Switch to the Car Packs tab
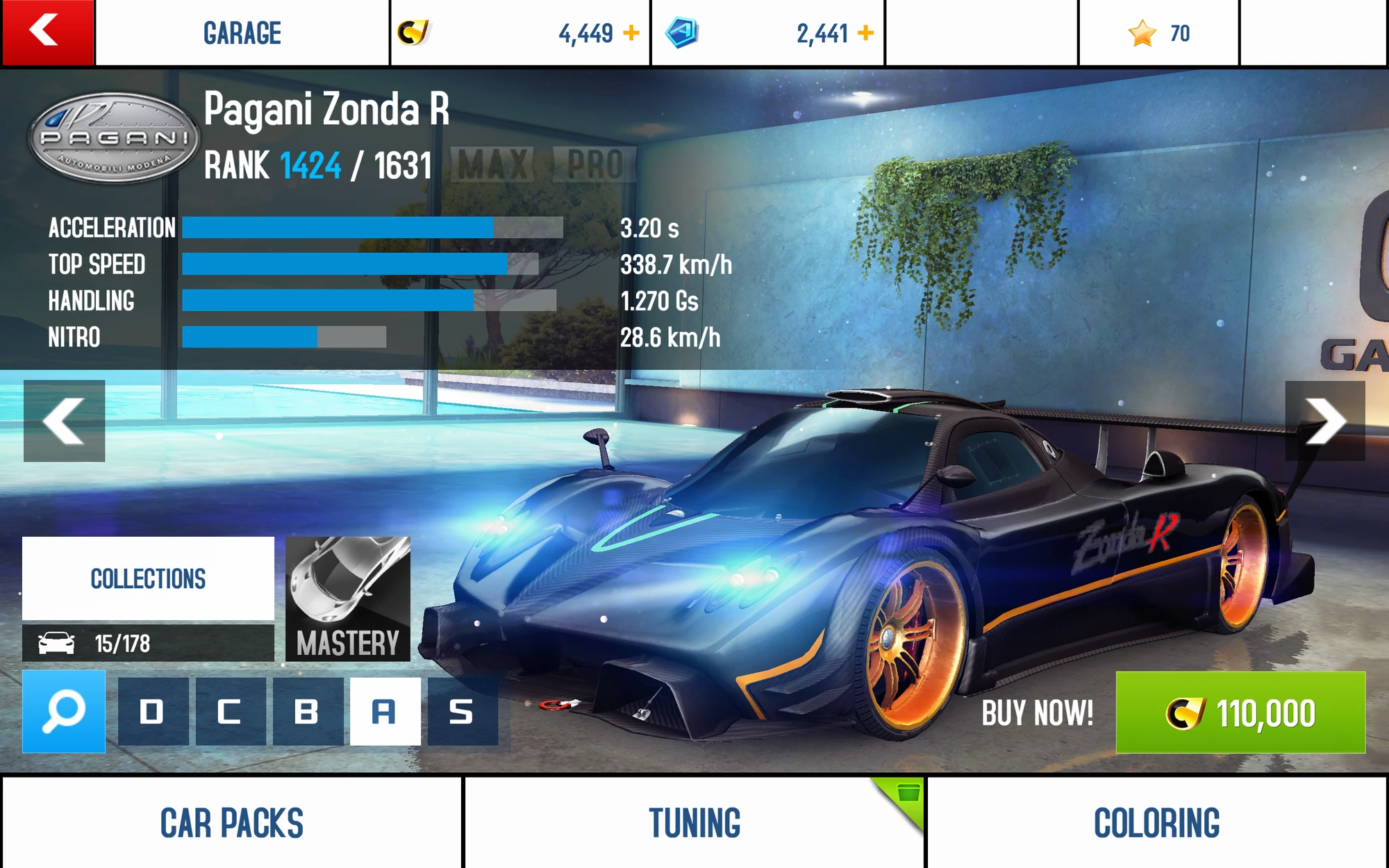This screenshot has height=868, width=1389. [229, 823]
